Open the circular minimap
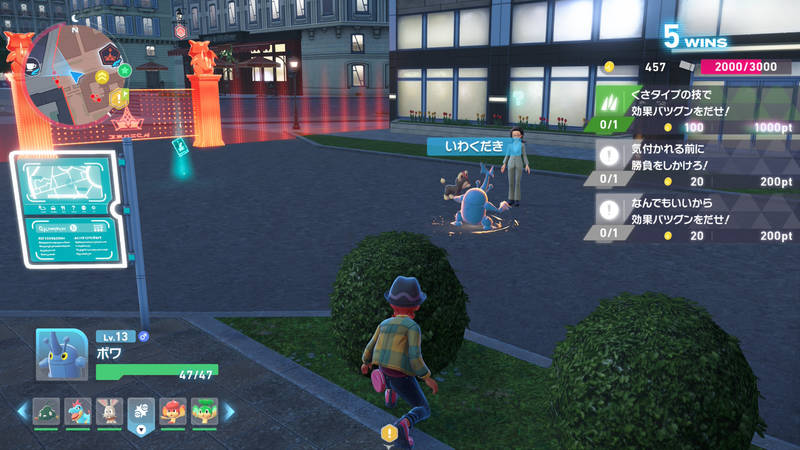 pos(77,75)
